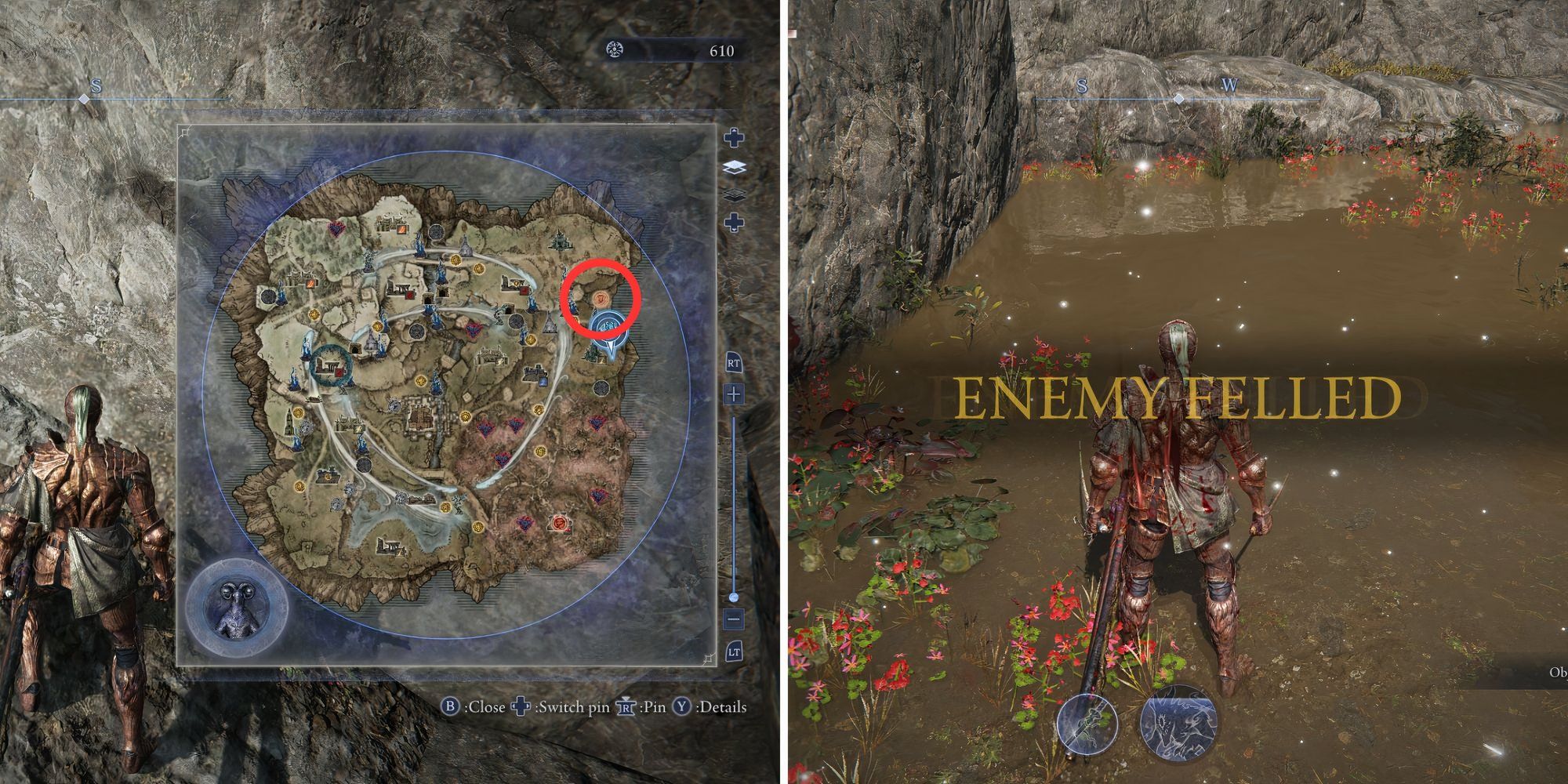Click a golden rune marker on the map
1568x784 pixels.
[x=454, y=260]
